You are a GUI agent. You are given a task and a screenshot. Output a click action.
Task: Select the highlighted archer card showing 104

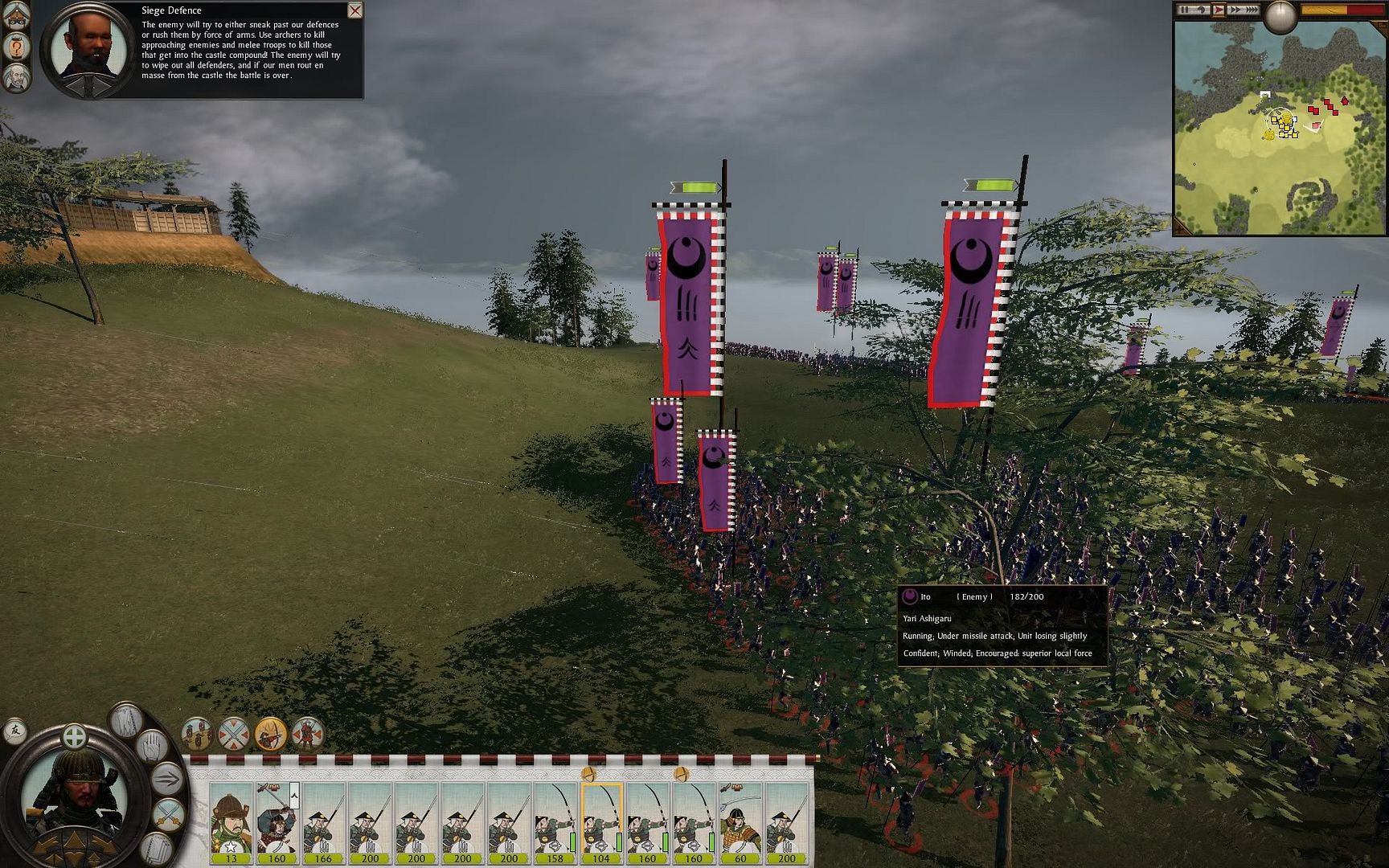(x=601, y=821)
